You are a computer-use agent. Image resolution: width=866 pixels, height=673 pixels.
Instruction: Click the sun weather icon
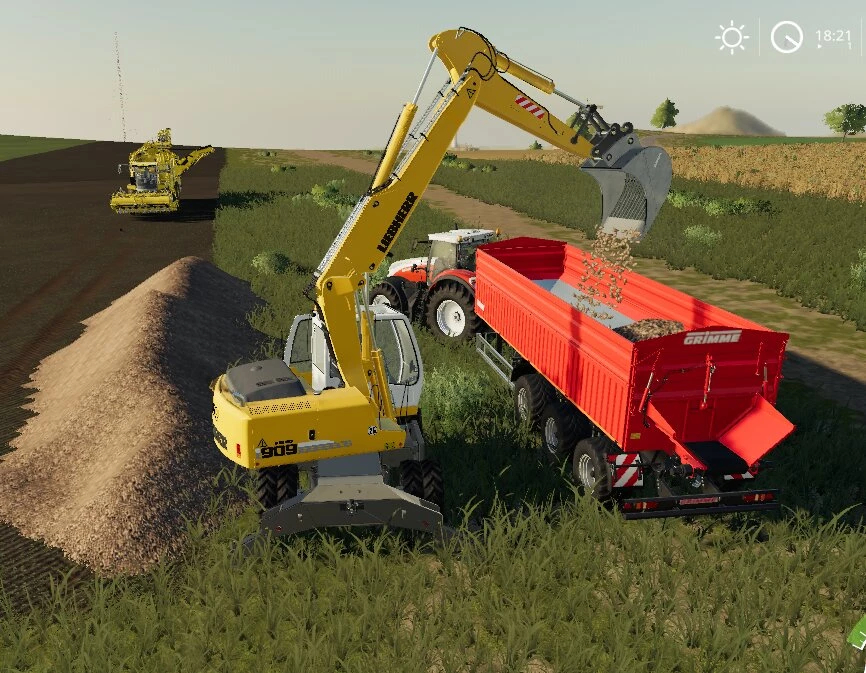pos(732,38)
